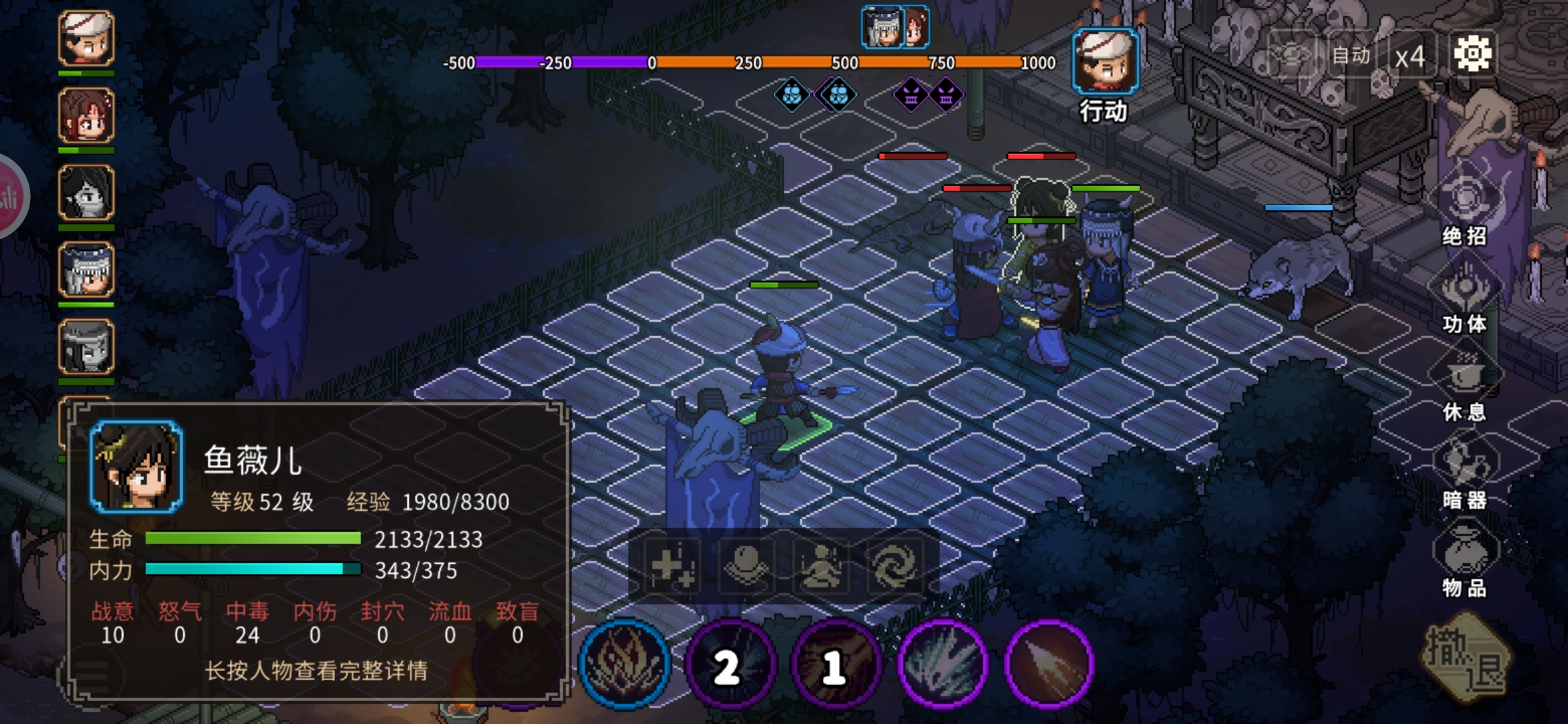Open the gear settings menu
The height and width of the screenshot is (724, 1568).
(x=1472, y=54)
